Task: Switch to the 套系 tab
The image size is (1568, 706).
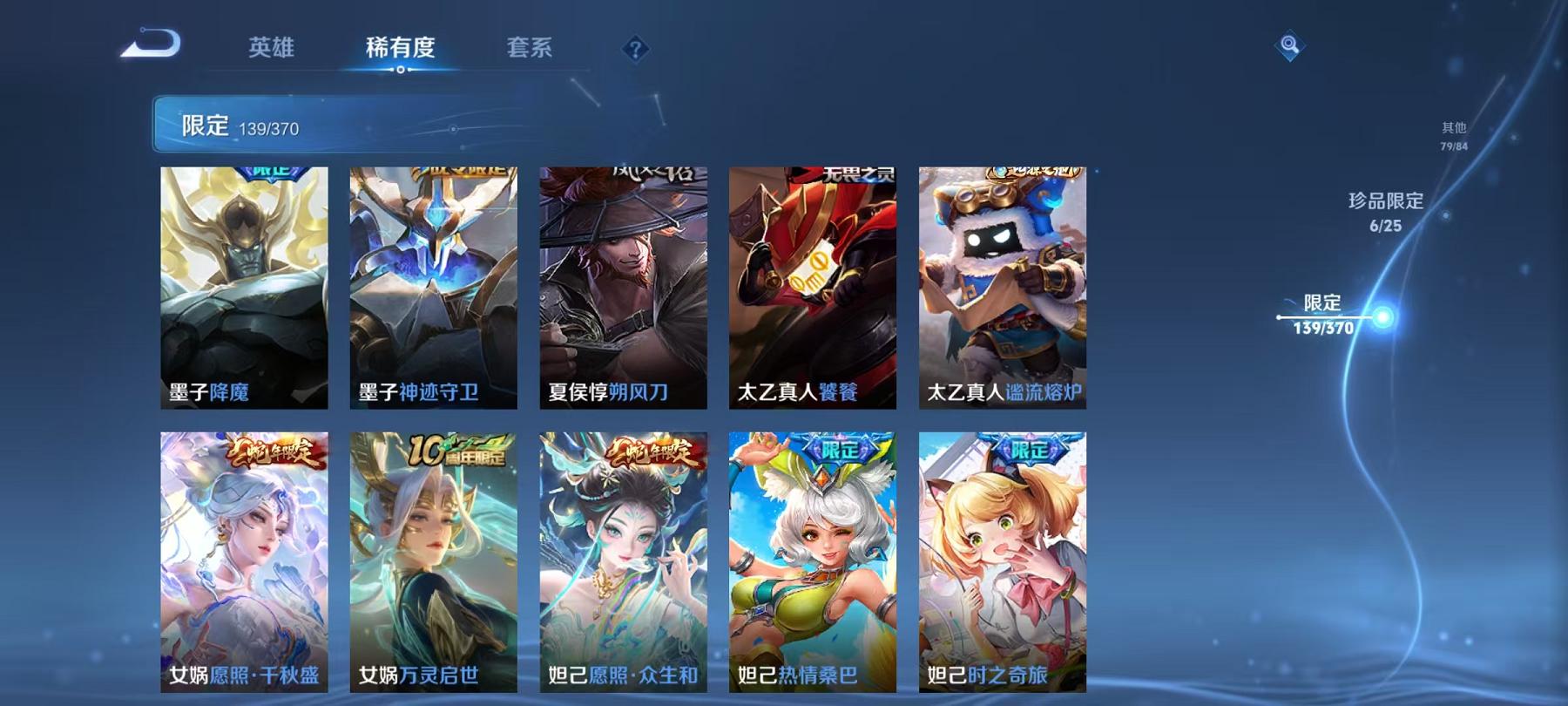Action: pyautogui.click(x=531, y=50)
